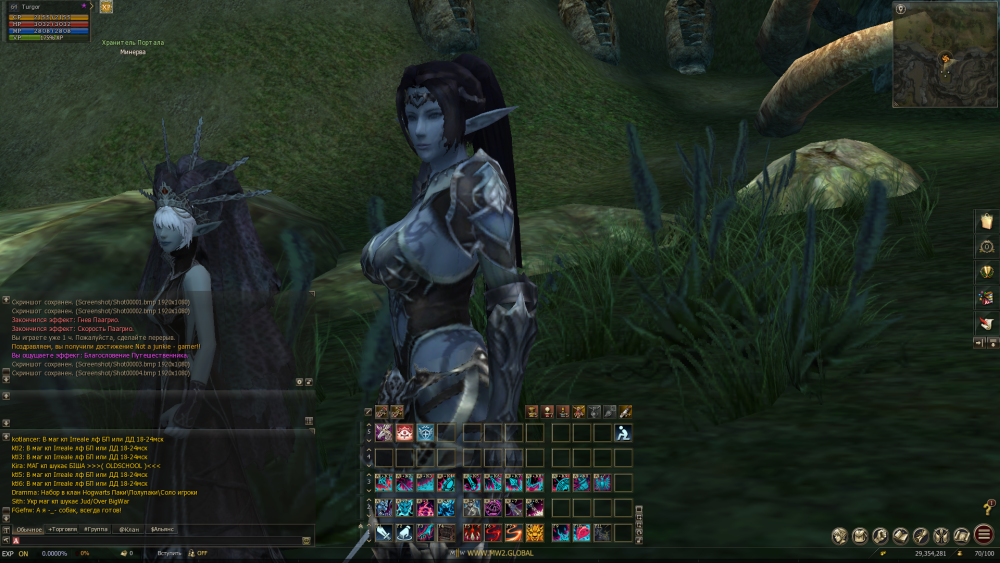Click the Вступить button in bottom bar
The height and width of the screenshot is (563, 1000).
coord(169,553)
